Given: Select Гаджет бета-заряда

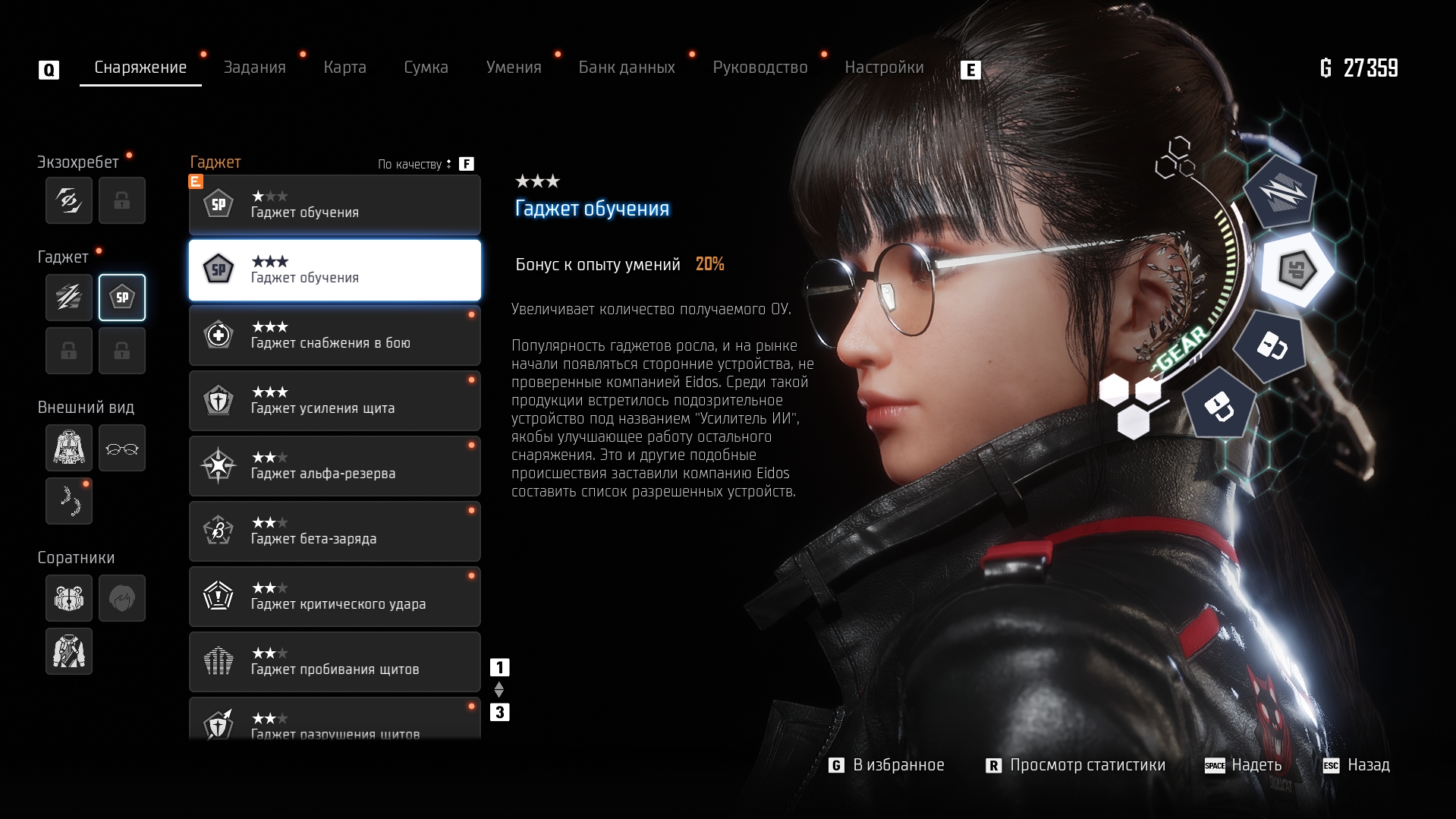Looking at the screenshot, I should 335,531.
